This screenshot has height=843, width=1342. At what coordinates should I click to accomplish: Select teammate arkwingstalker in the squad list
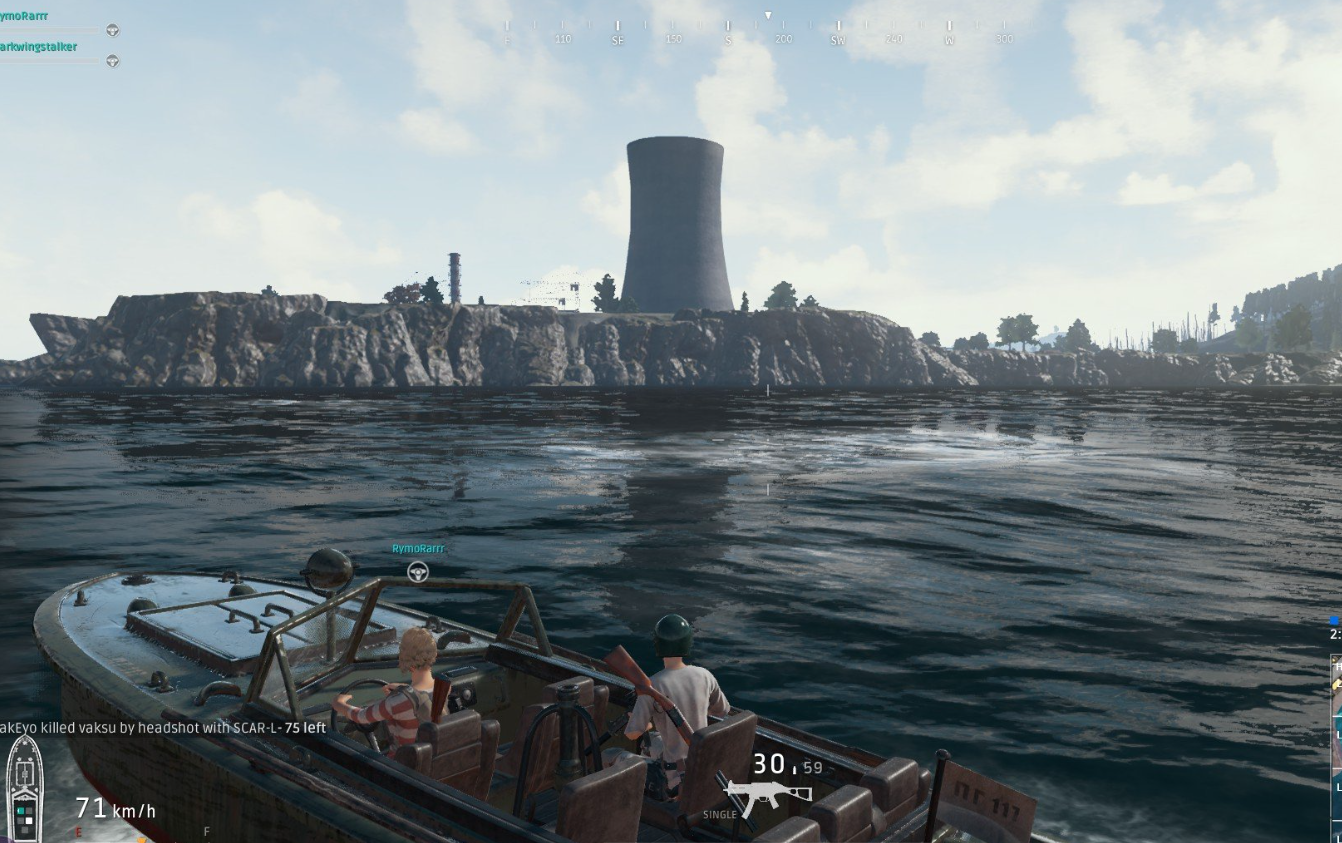pyautogui.click(x=38, y=47)
